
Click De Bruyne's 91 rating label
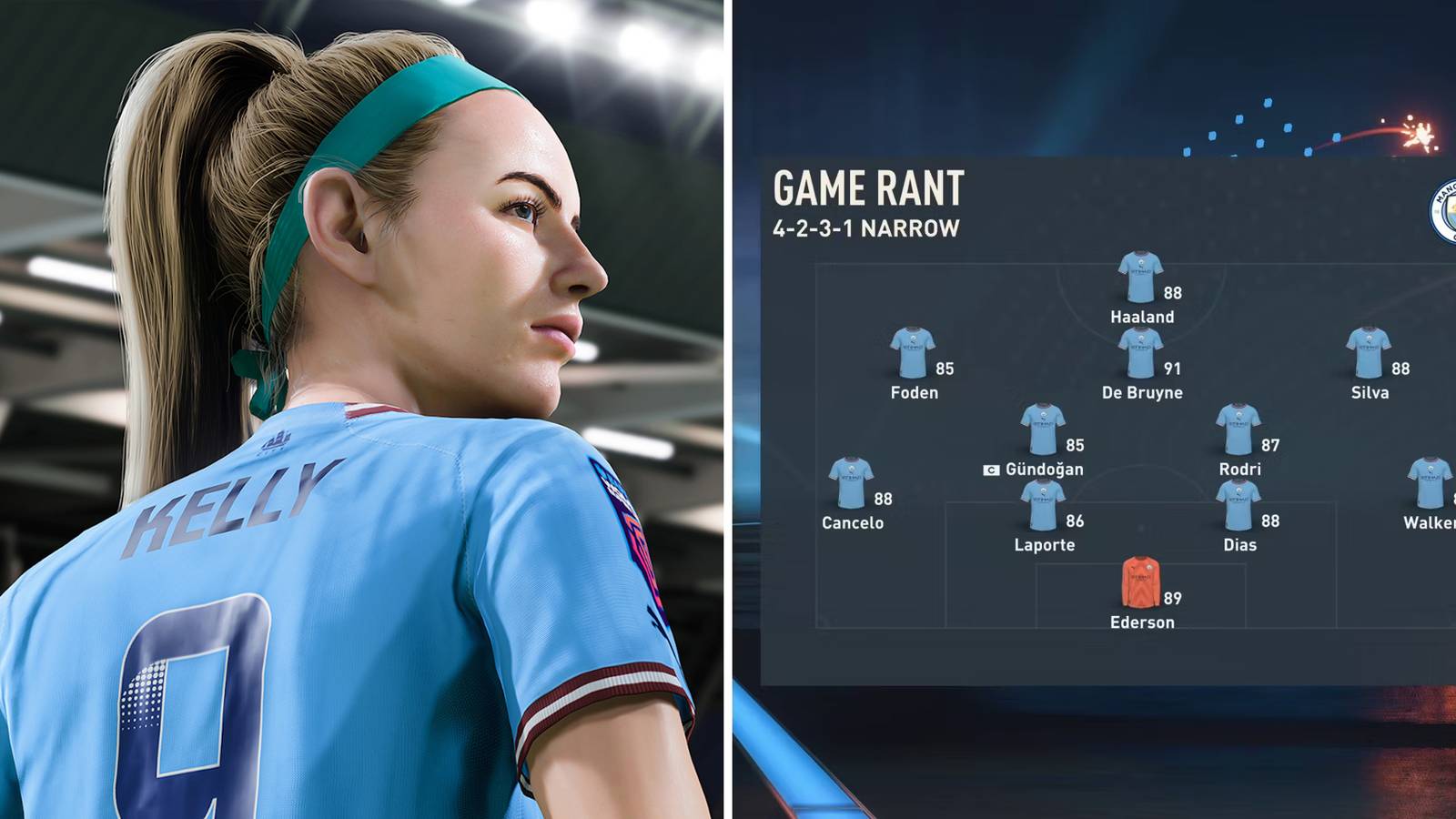point(1171,370)
